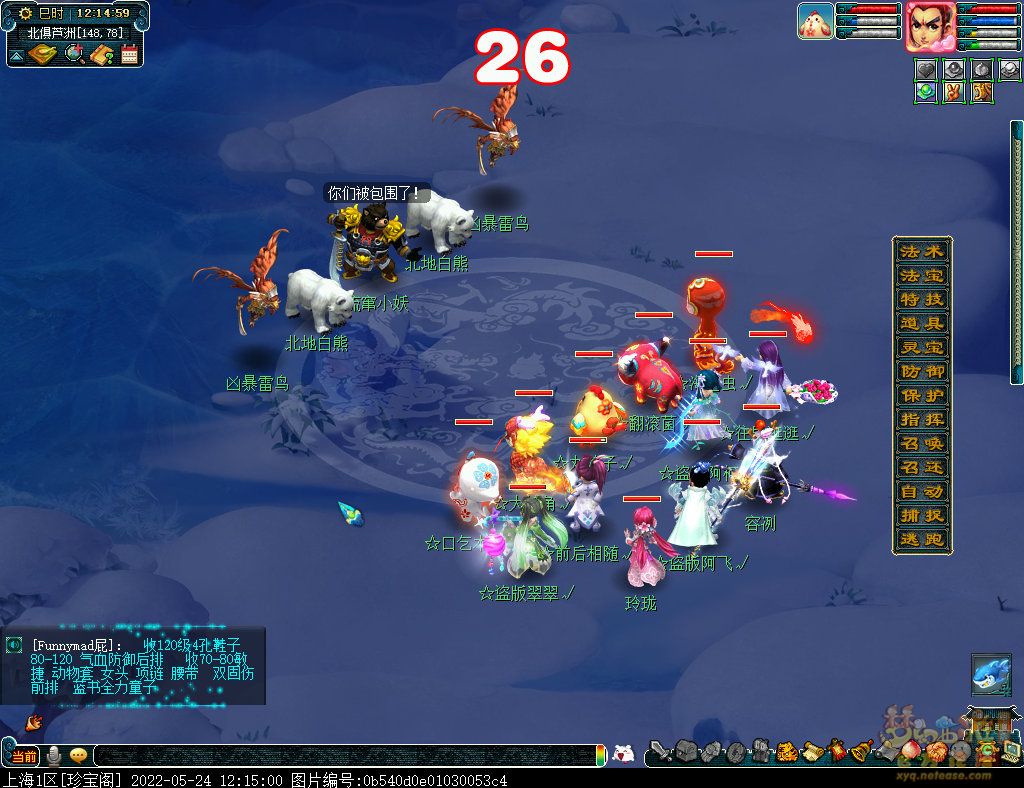This screenshot has height=788, width=1024.
Task: Open the 法术 spell menu
Action: pos(921,251)
